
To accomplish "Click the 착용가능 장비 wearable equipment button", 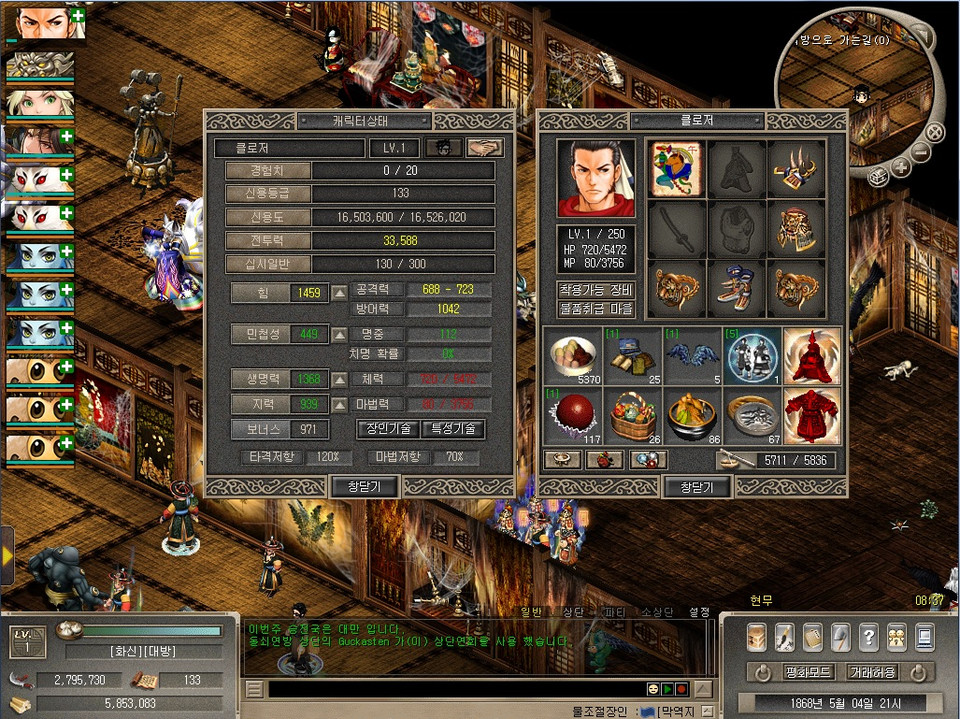I will coord(596,290).
